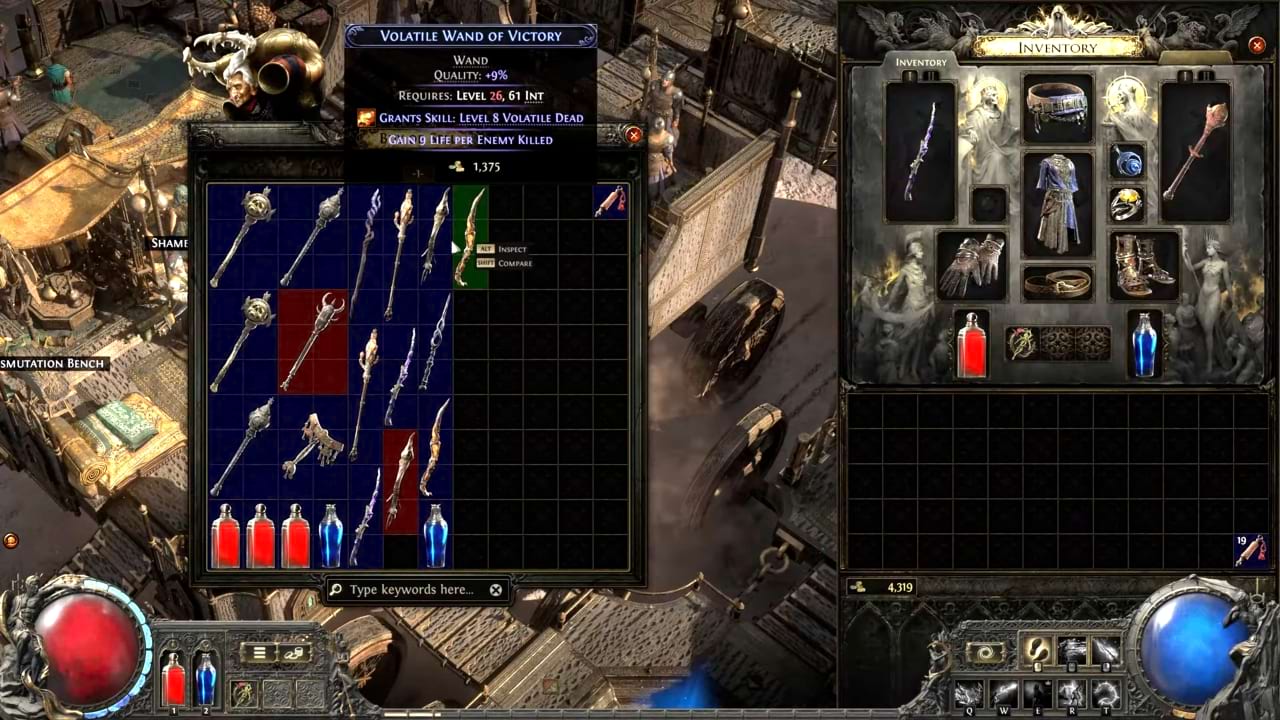
Task: Click the gold coin icon beside 1,375
Action: (x=455, y=167)
